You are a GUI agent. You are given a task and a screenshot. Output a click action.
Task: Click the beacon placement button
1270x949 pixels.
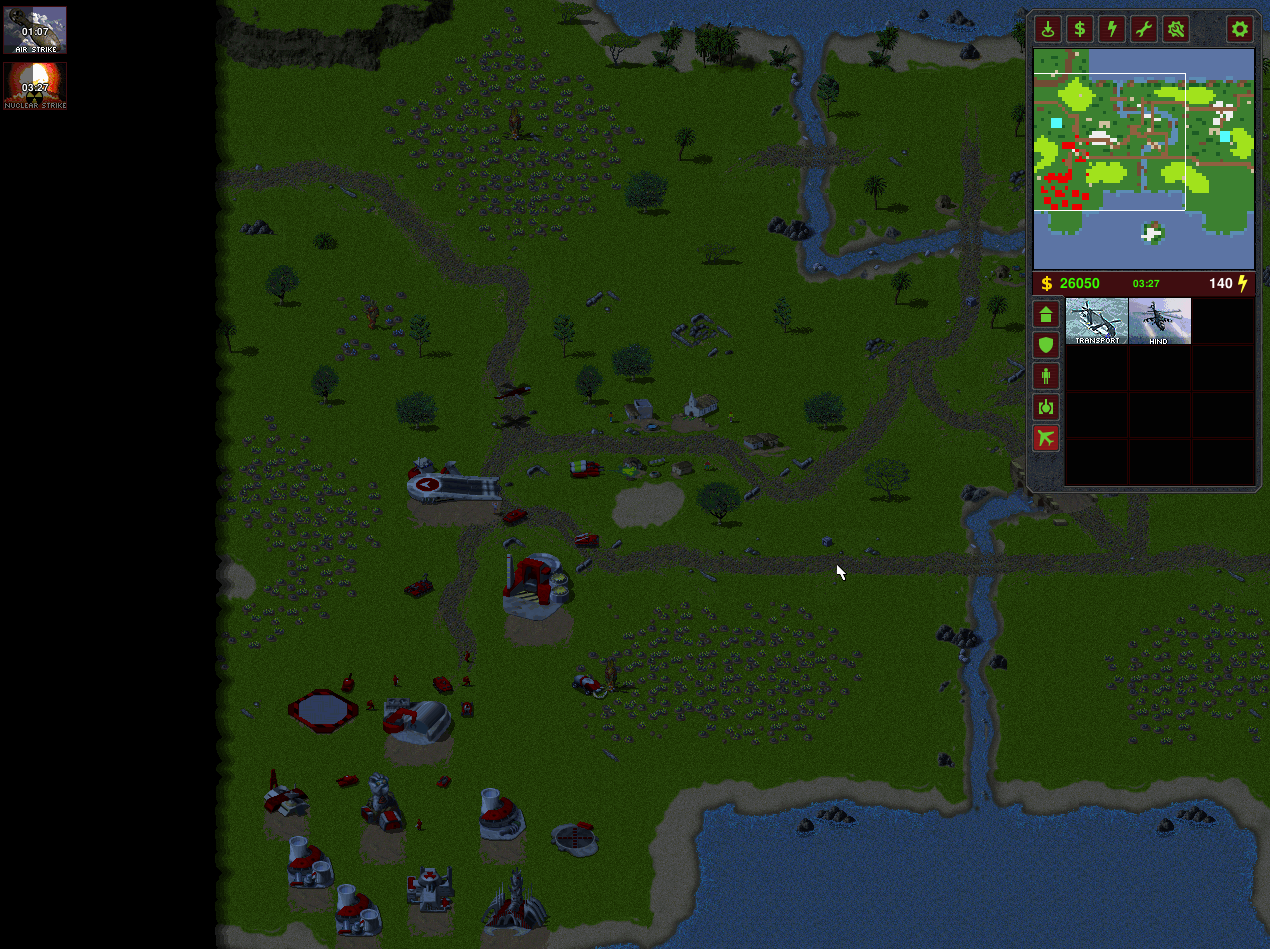pyautogui.click(x=1047, y=29)
